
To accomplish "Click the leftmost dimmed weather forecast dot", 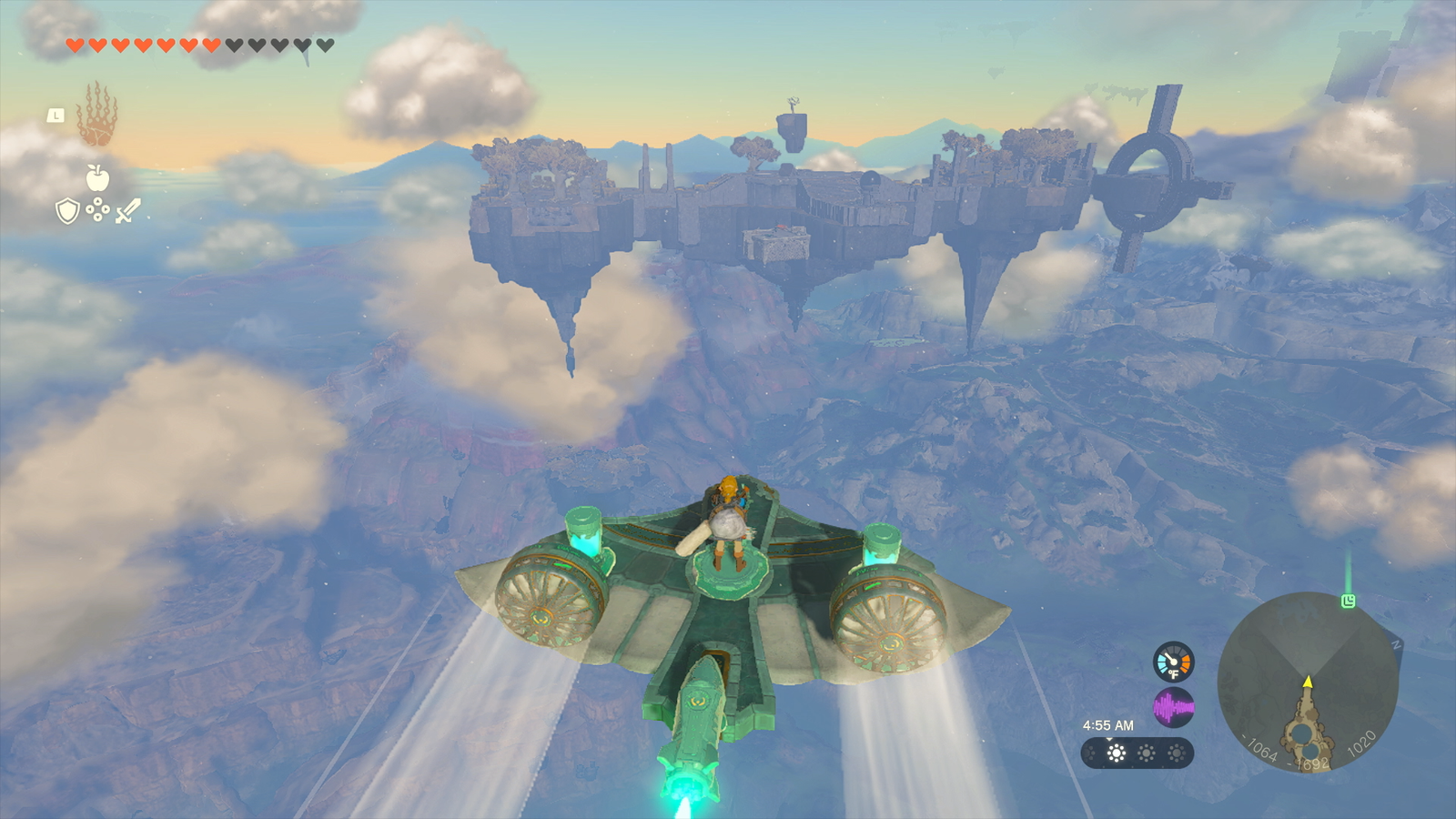I will click(x=1087, y=753).
